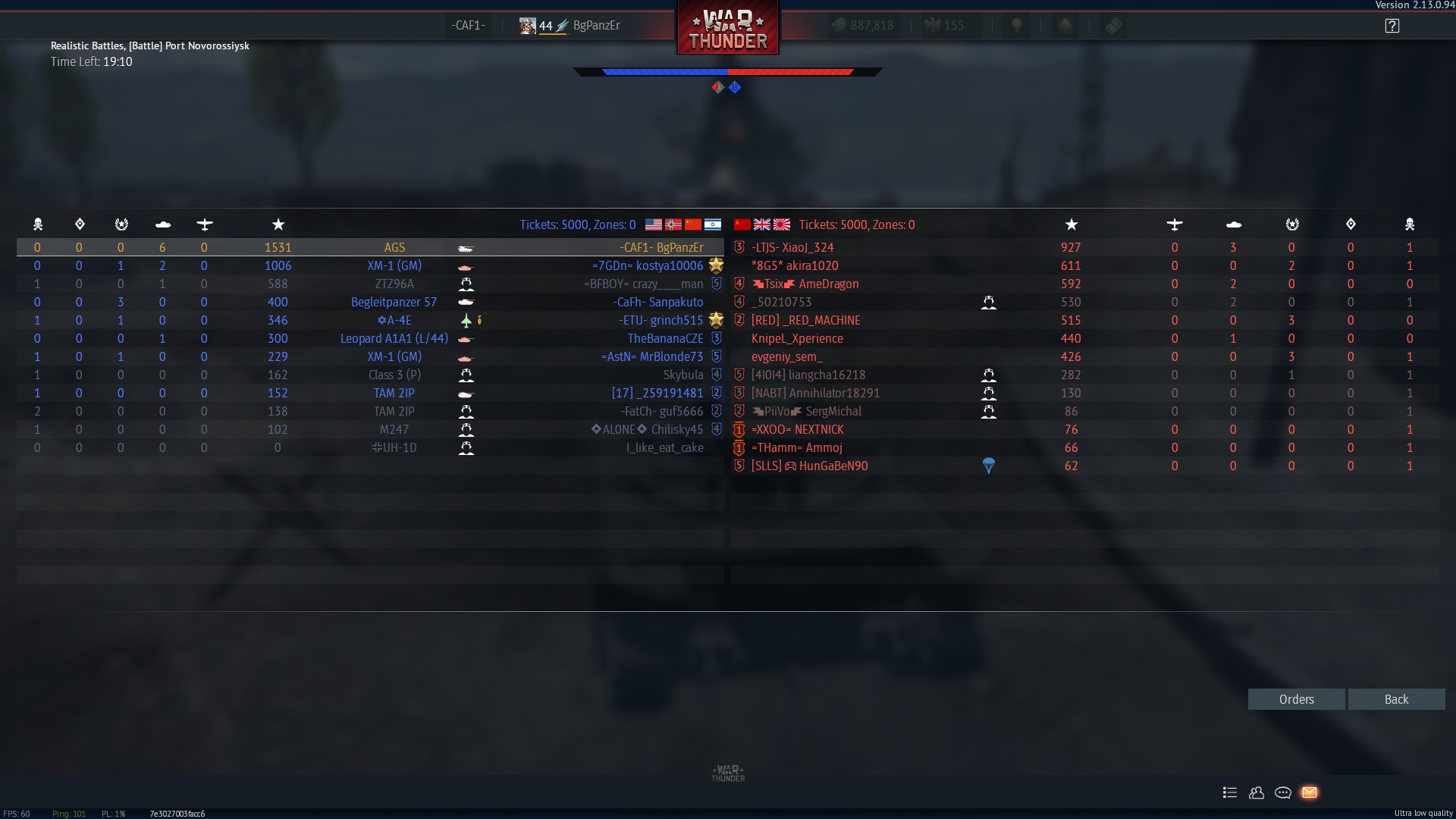Select enemy player KnipeL_Xperience
This screenshot has height=819, width=1456.
click(797, 338)
